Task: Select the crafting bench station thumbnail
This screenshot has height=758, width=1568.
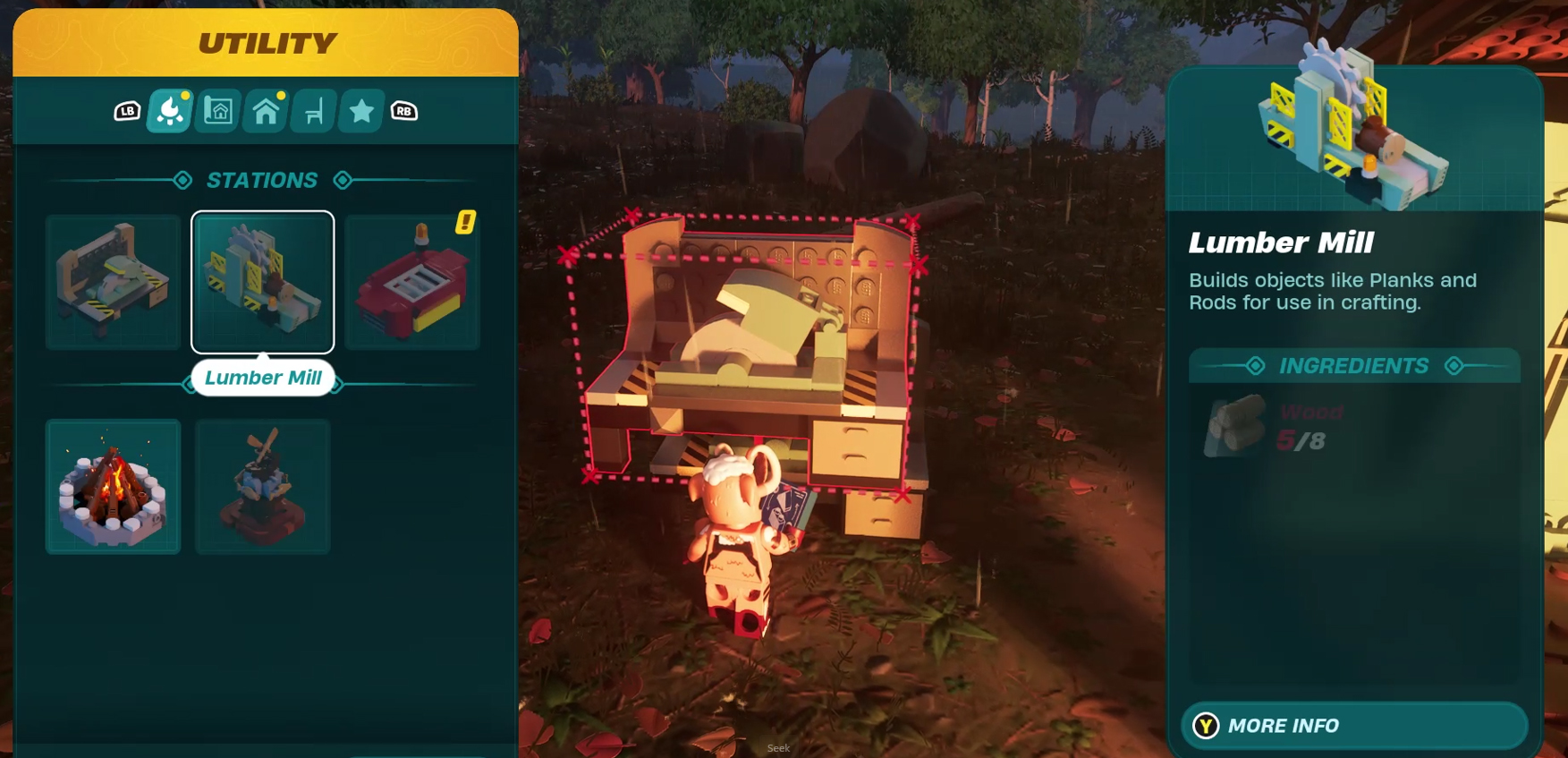Action: [113, 282]
